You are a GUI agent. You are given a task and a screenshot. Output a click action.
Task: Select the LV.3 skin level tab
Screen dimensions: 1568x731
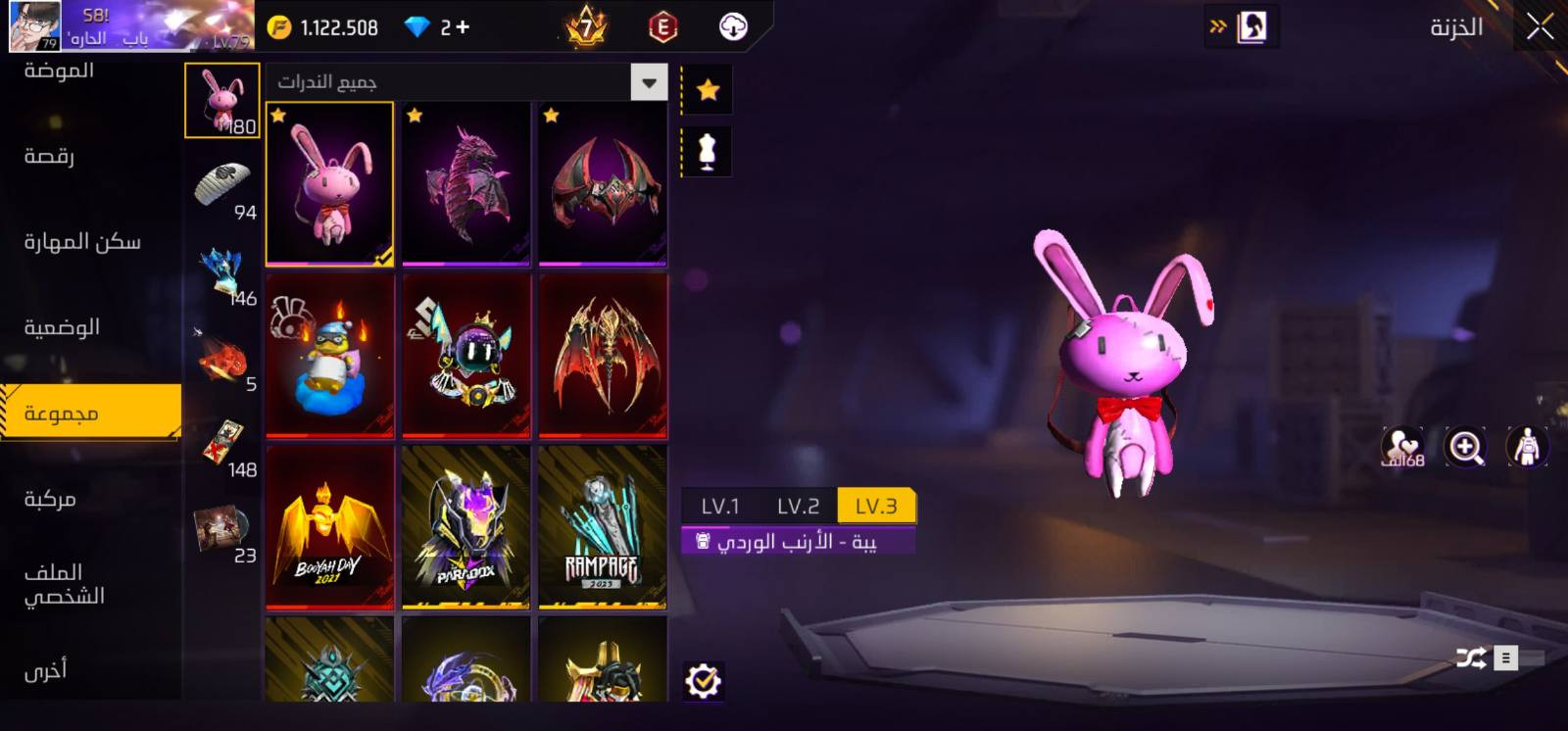875,507
